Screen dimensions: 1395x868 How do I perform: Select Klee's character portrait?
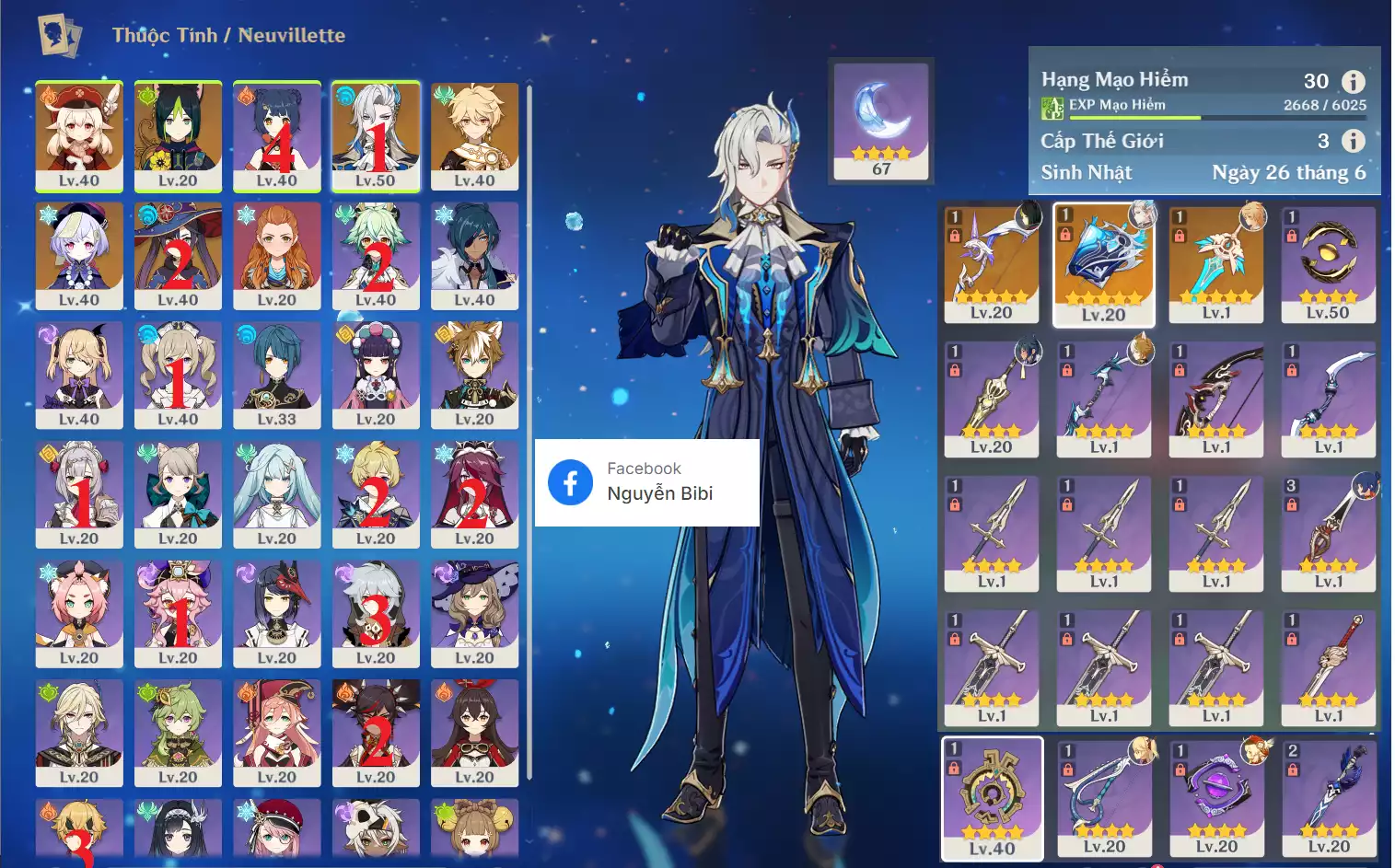point(79,135)
